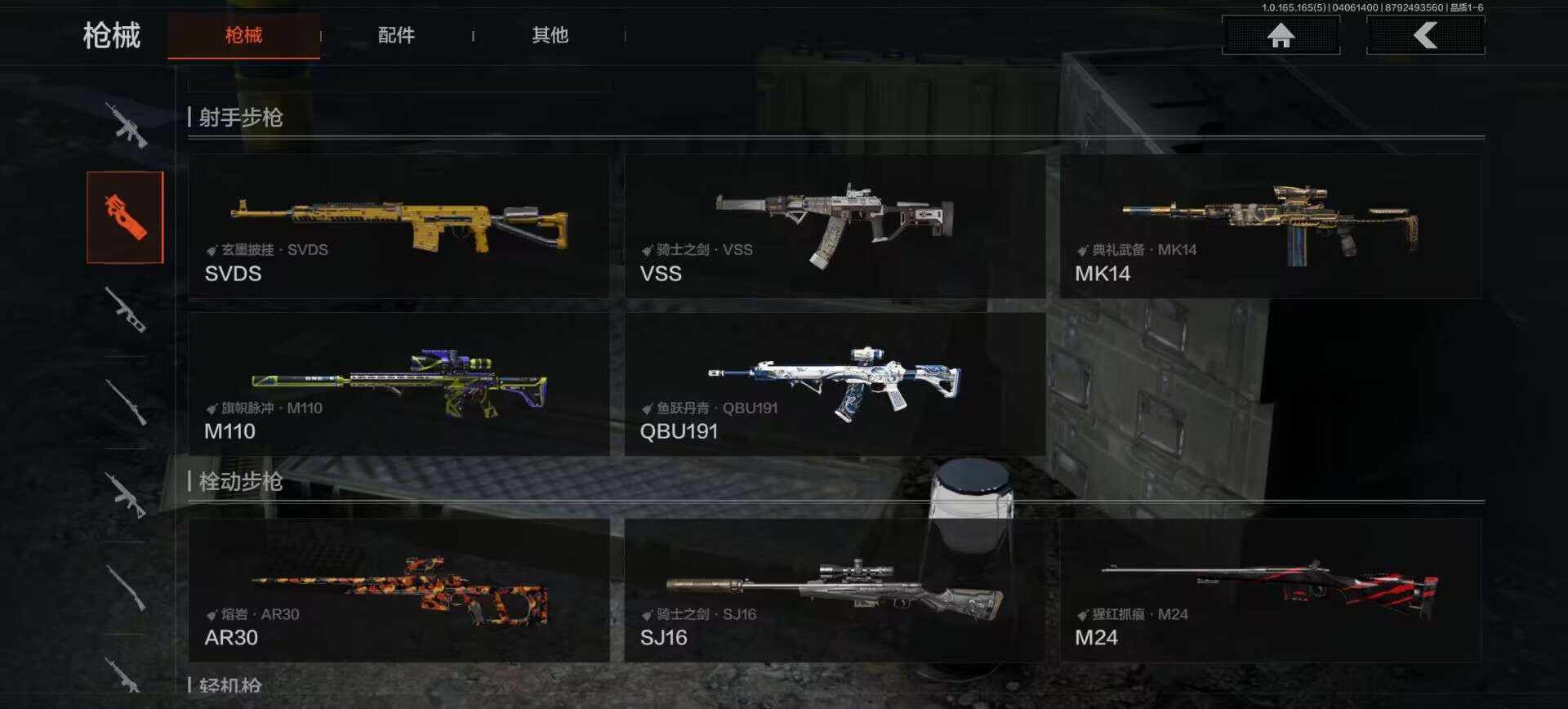The height and width of the screenshot is (709, 1568).
Task: Choose the AR30 bolt-action rifle
Action: click(399, 590)
